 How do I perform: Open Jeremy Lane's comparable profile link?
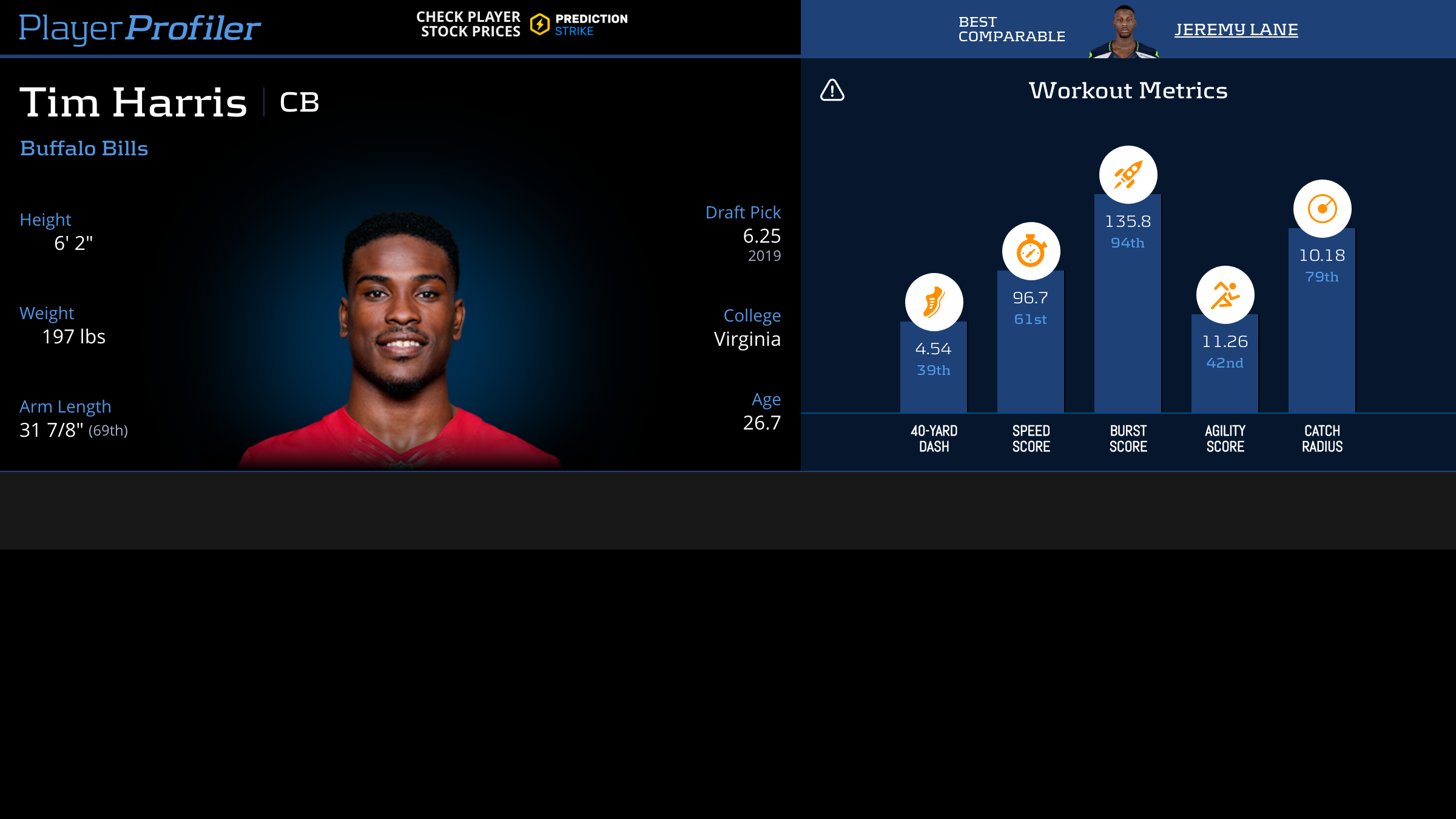click(1236, 29)
